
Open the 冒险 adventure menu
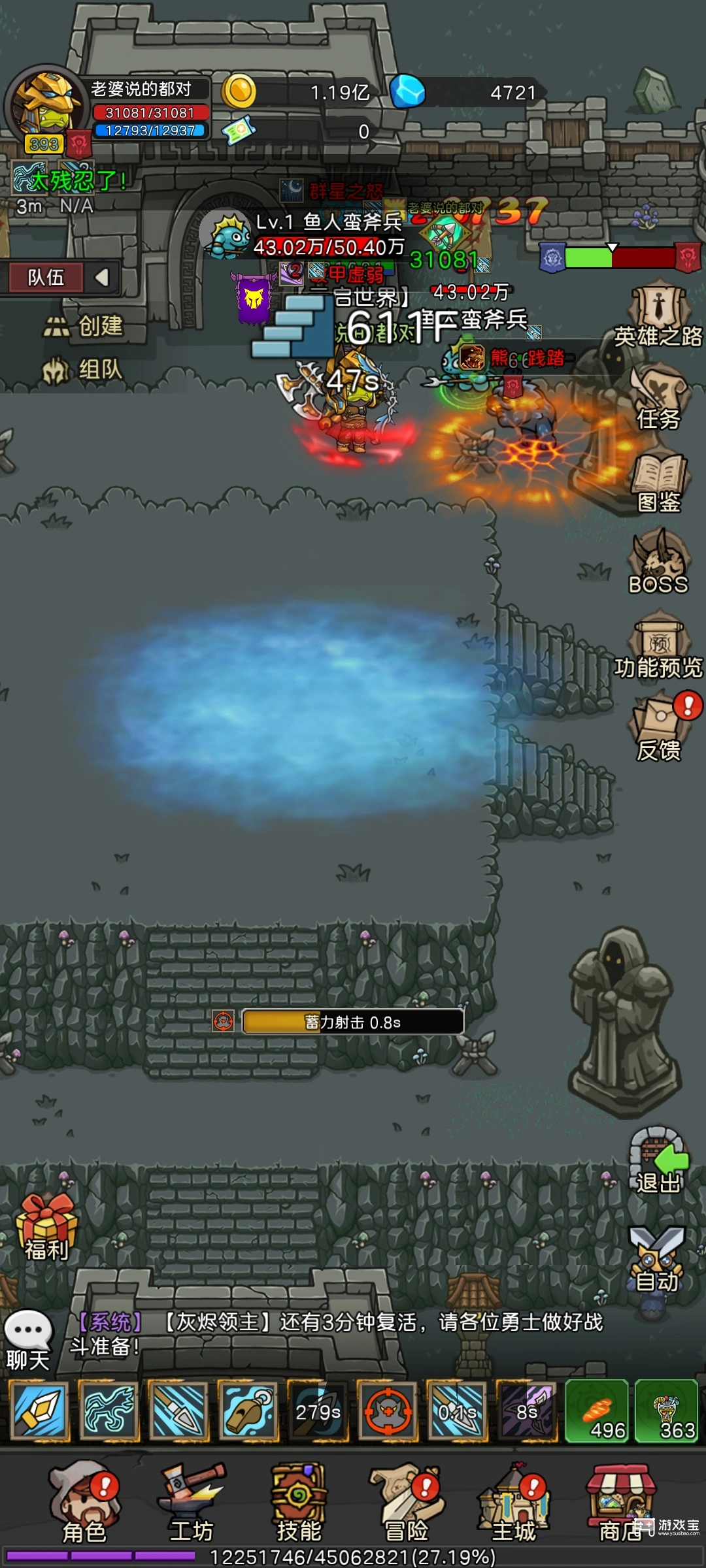(x=405, y=1503)
